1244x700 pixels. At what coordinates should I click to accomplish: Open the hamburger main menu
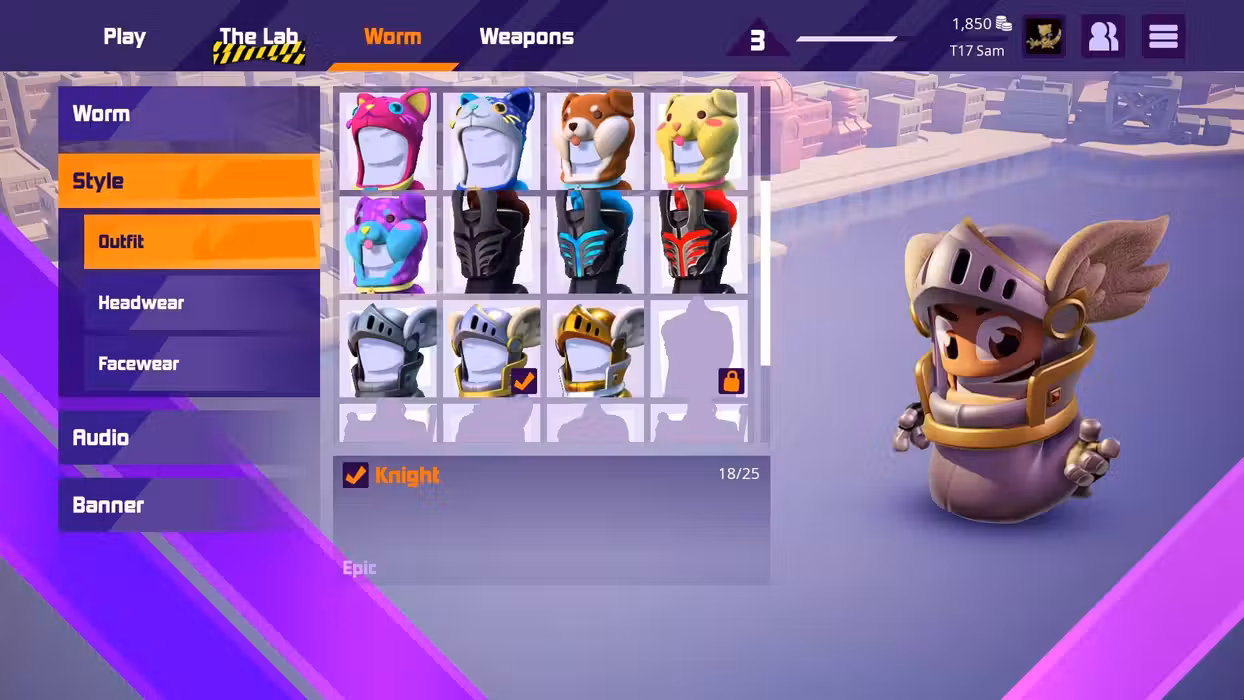(1163, 37)
